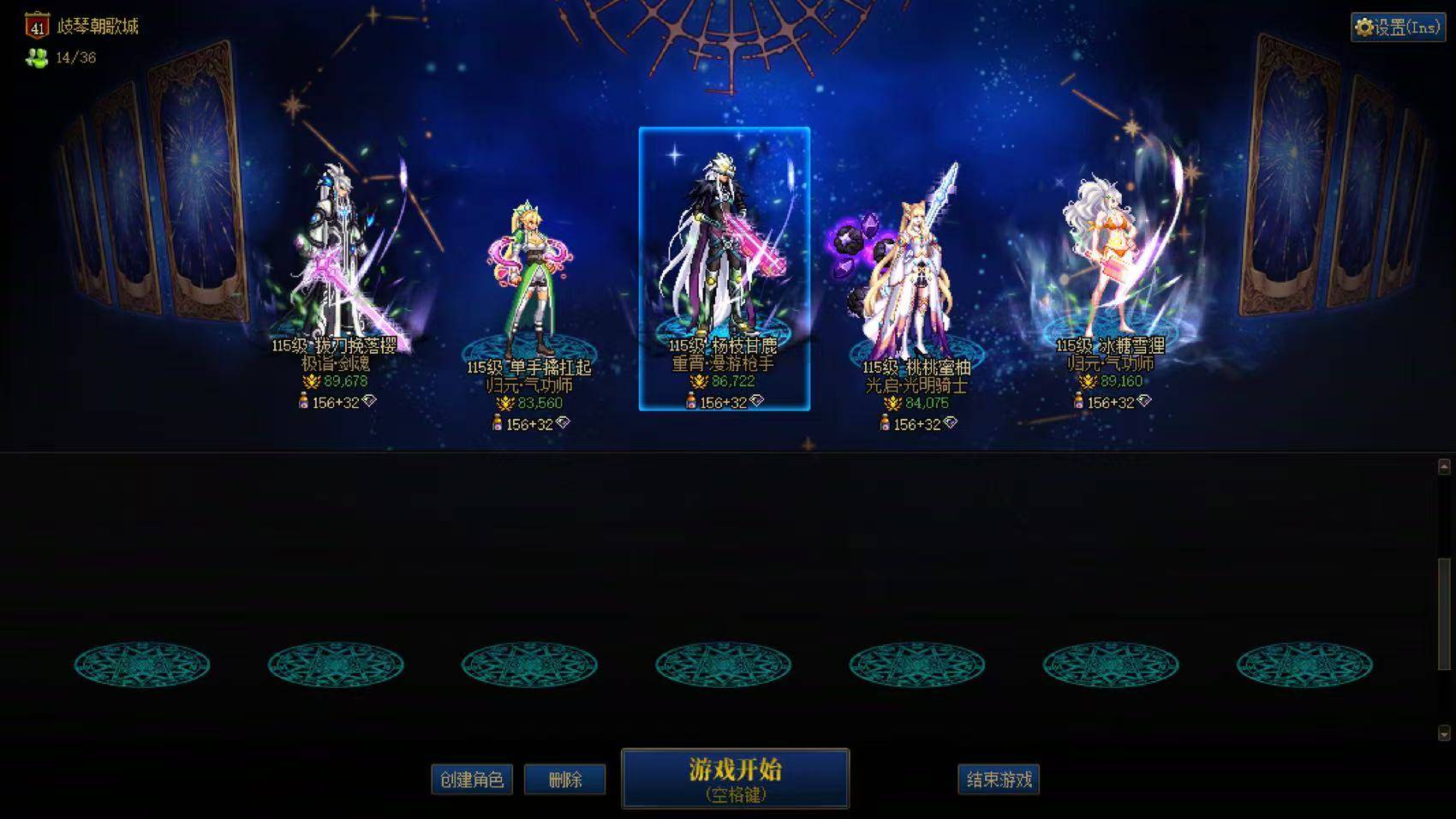Click the 创建角色 create character button

coord(471,780)
